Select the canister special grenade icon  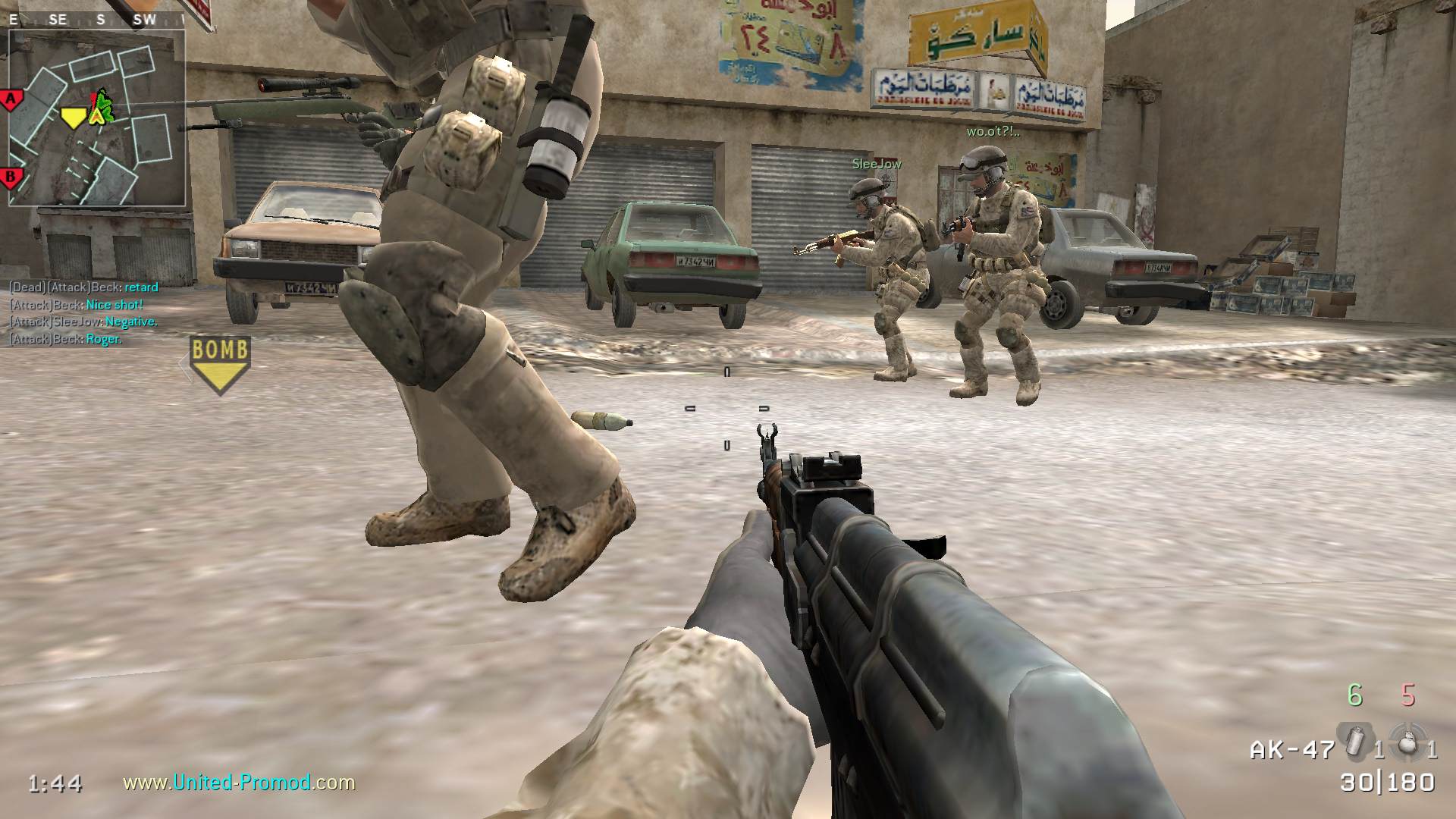(1353, 742)
